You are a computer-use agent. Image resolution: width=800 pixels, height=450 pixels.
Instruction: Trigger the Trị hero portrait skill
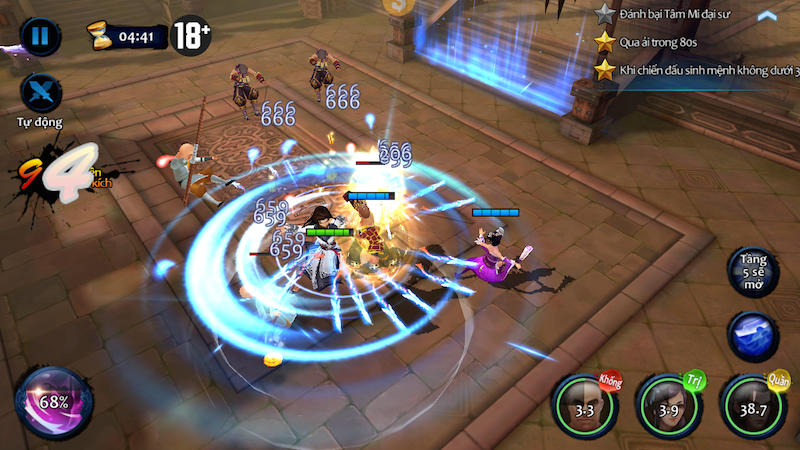pyautogui.click(x=670, y=408)
